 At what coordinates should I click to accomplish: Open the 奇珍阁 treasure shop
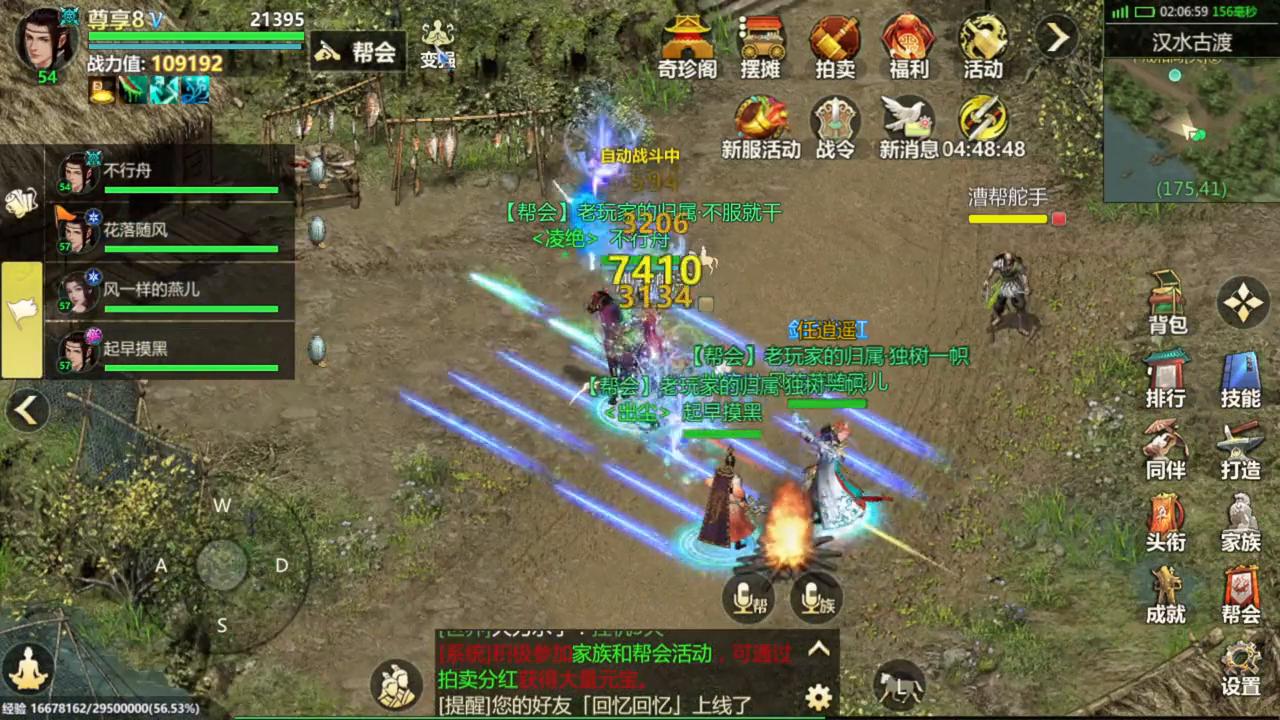click(x=687, y=46)
